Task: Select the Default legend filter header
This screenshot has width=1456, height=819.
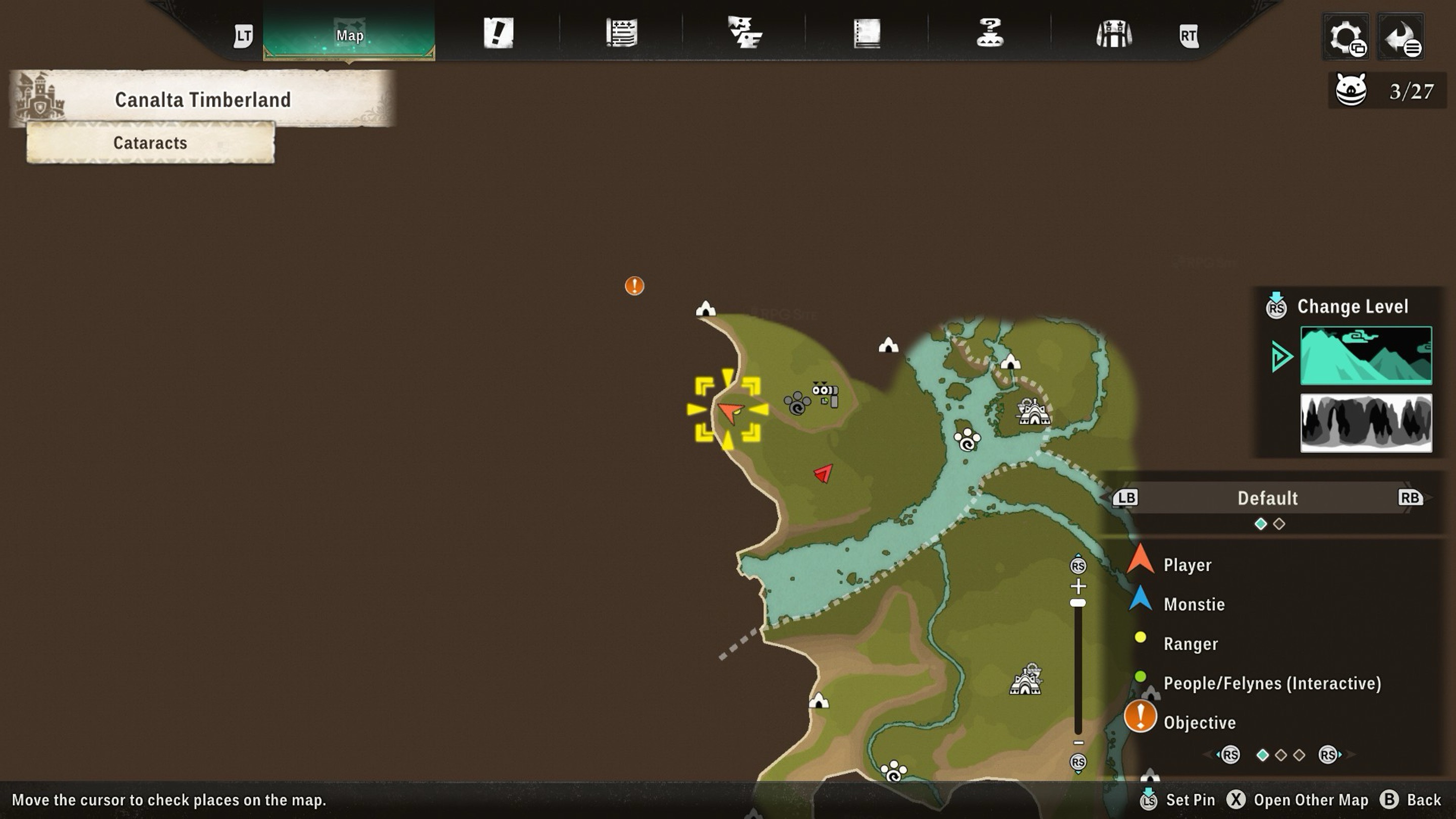Action: click(1267, 498)
